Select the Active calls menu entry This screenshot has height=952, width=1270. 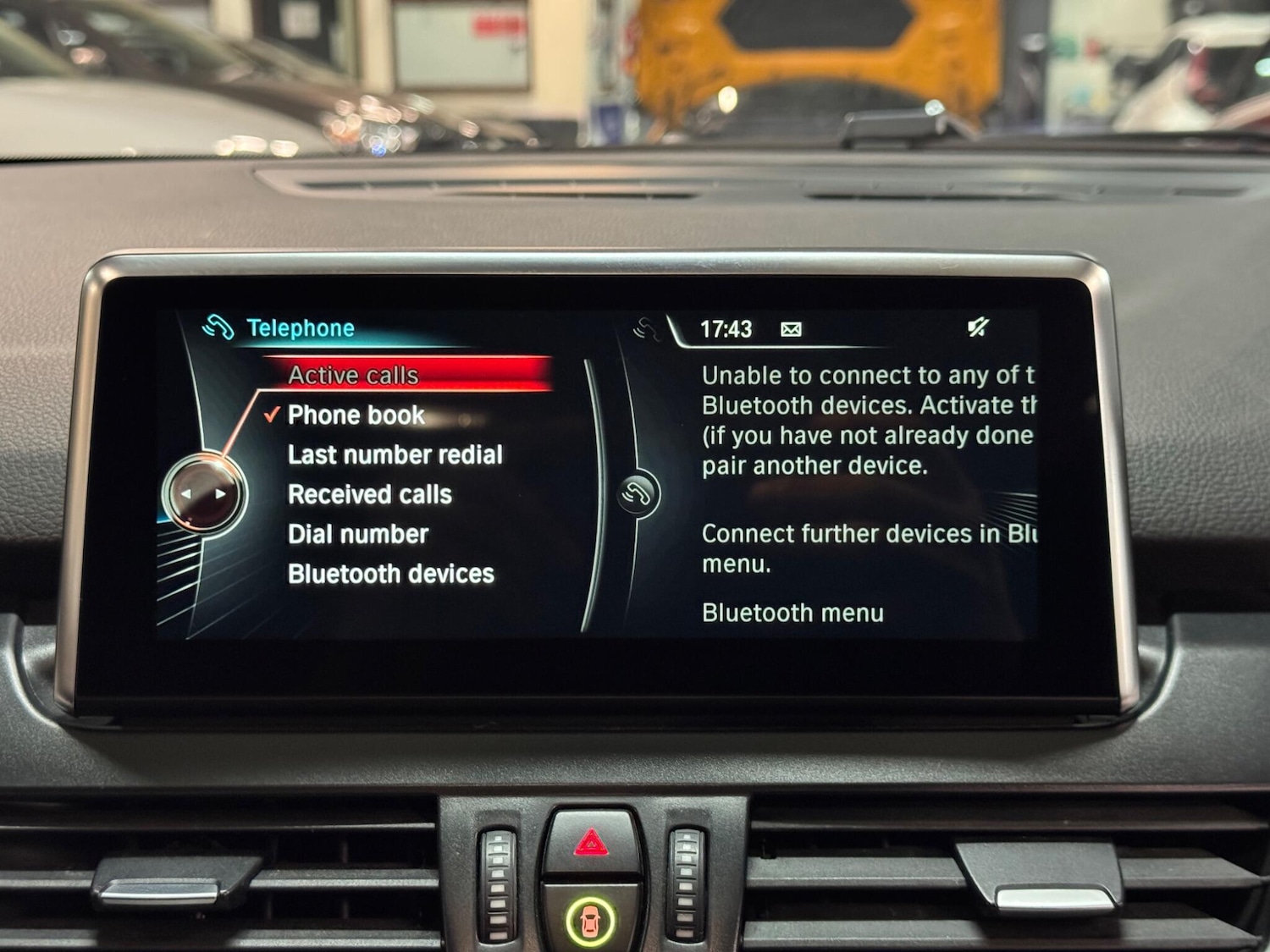[x=353, y=375]
